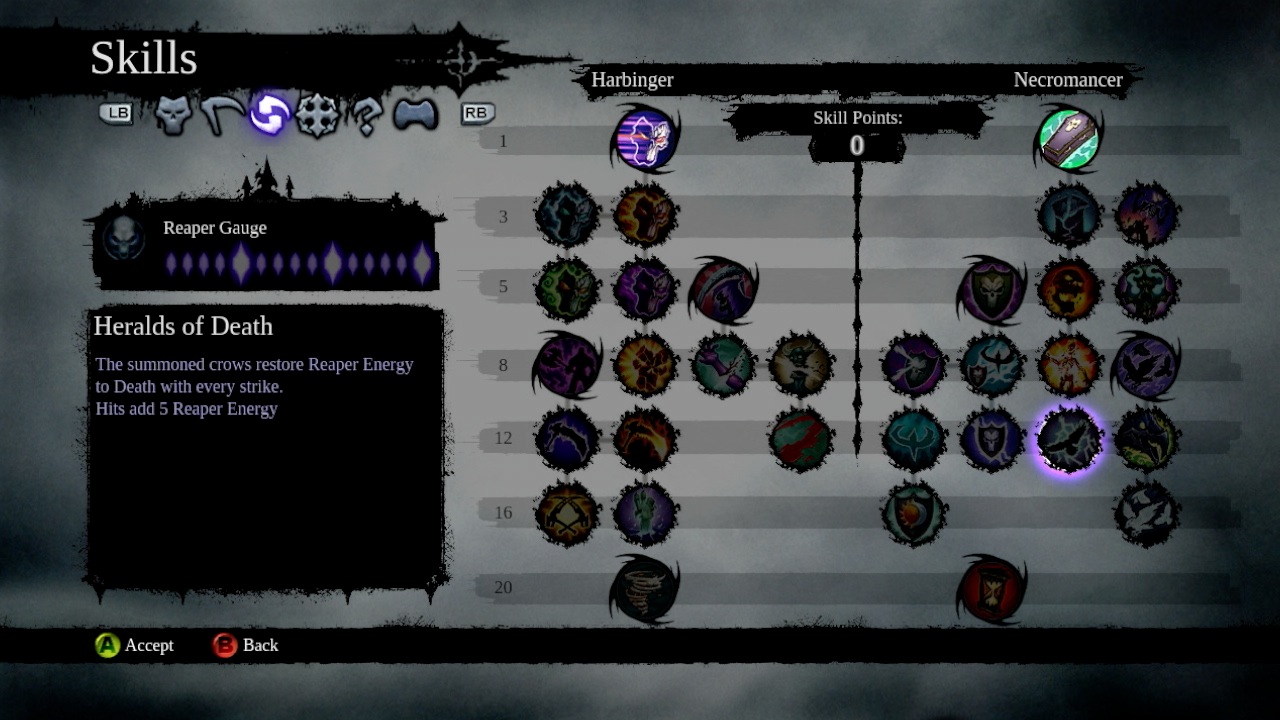Screen dimensions: 1280x720
Task: Choose the red hourglass Frenzy skill
Action: coord(991,589)
